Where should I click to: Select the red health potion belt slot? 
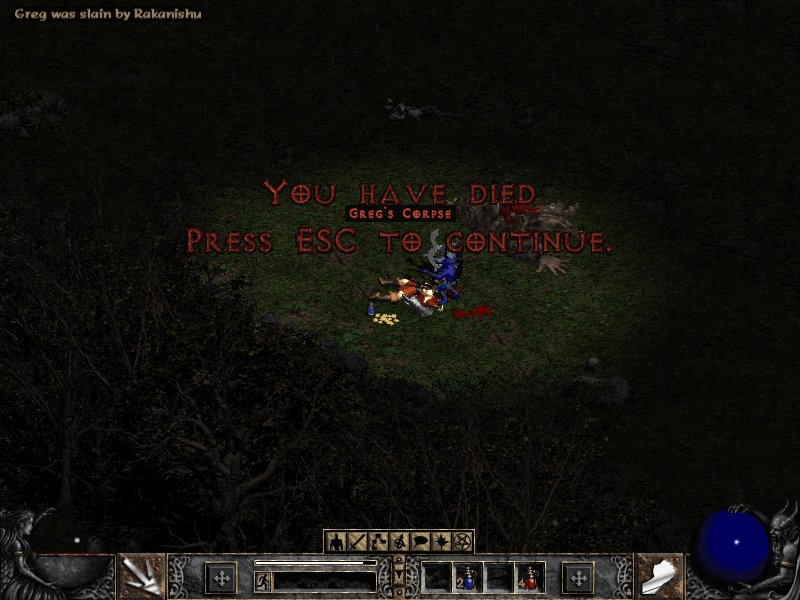point(530,577)
